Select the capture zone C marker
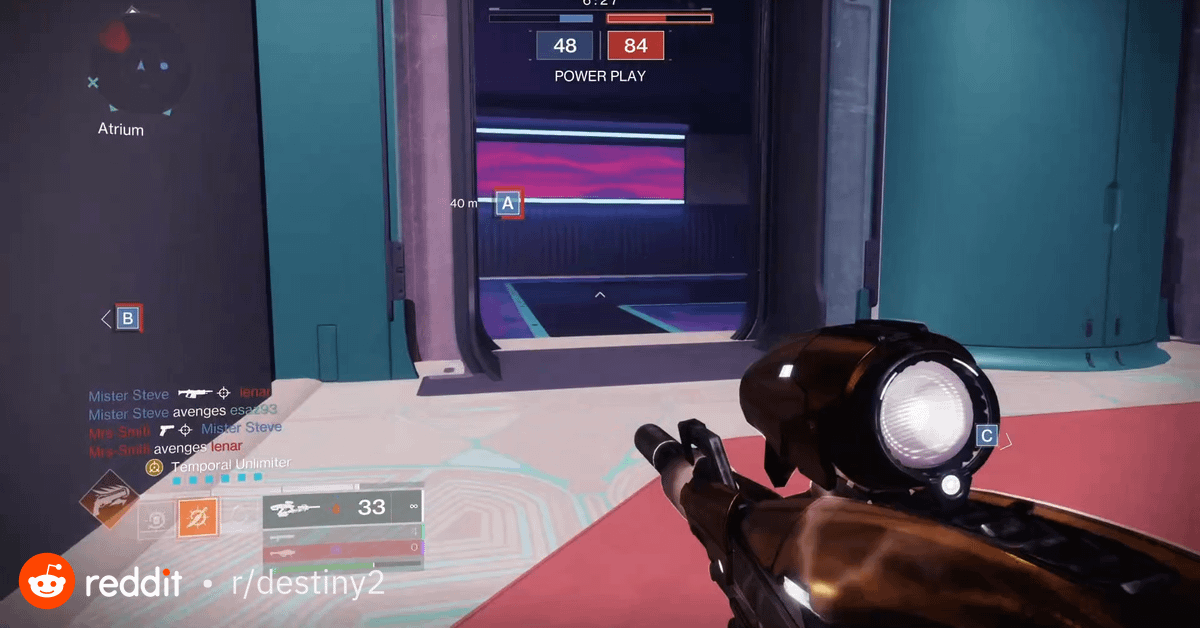The height and width of the screenshot is (628, 1200). coord(987,436)
